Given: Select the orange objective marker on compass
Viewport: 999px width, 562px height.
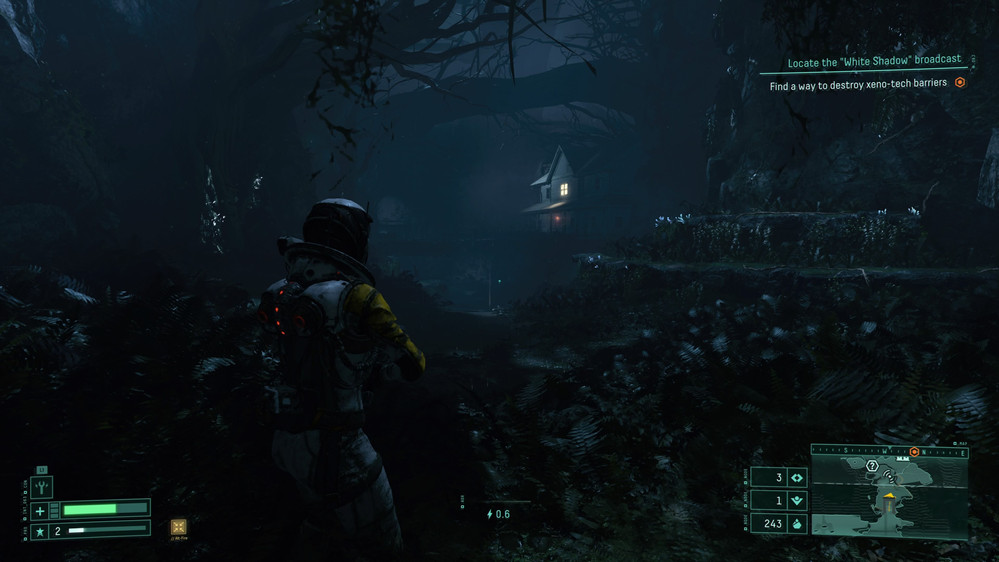Looking at the screenshot, I should [x=914, y=452].
